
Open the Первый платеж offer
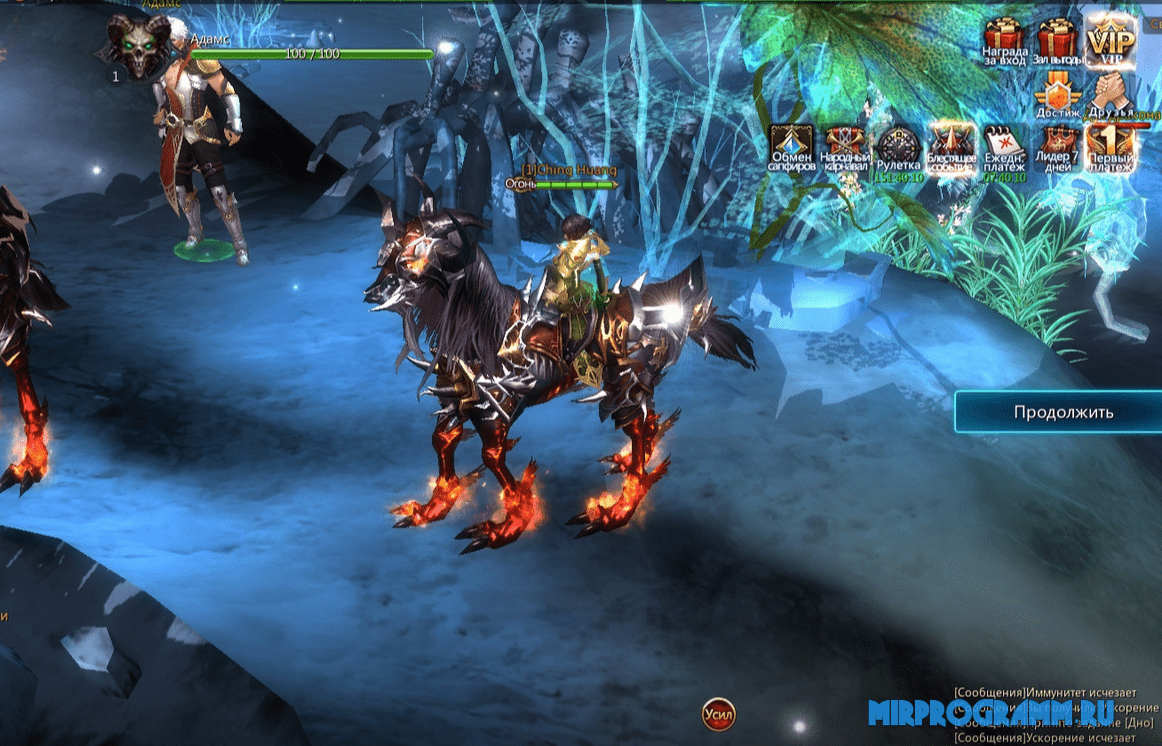pyautogui.click(x=1110, y=148)
